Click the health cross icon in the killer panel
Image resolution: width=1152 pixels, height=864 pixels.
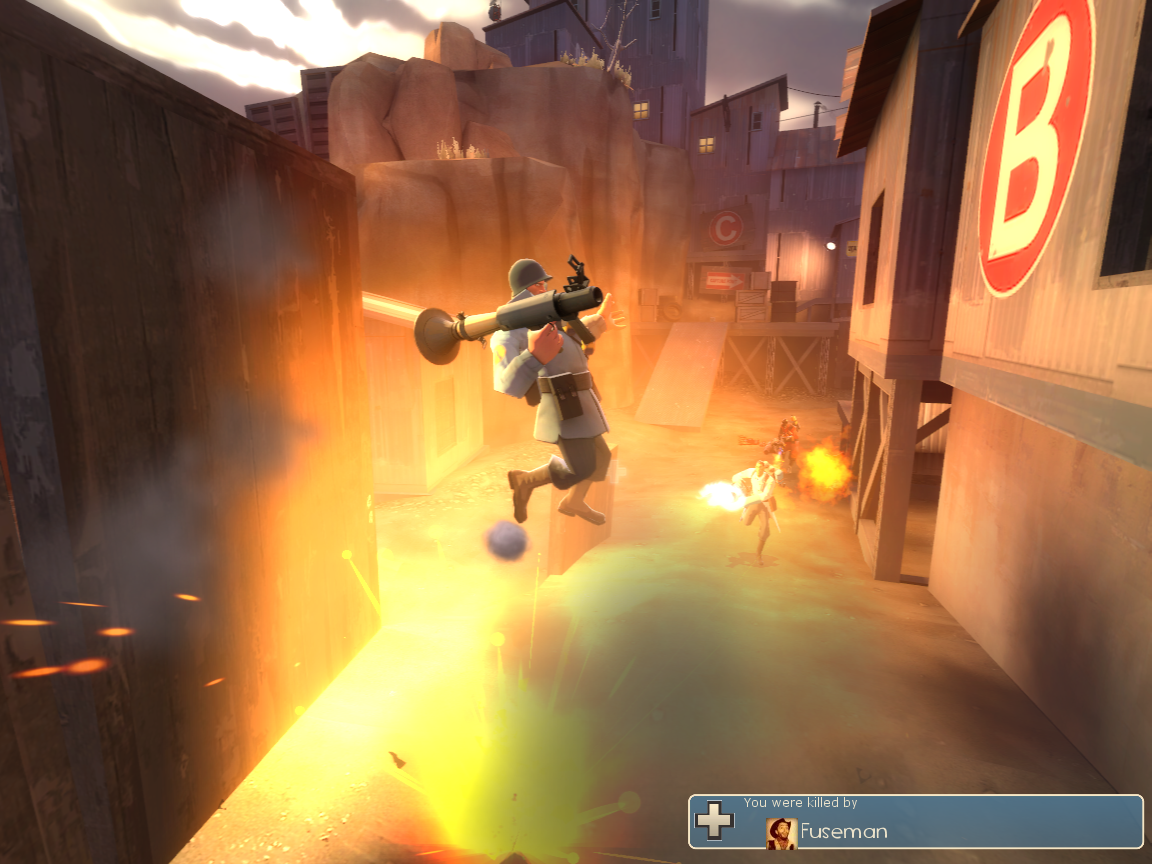tap(714, 820)
